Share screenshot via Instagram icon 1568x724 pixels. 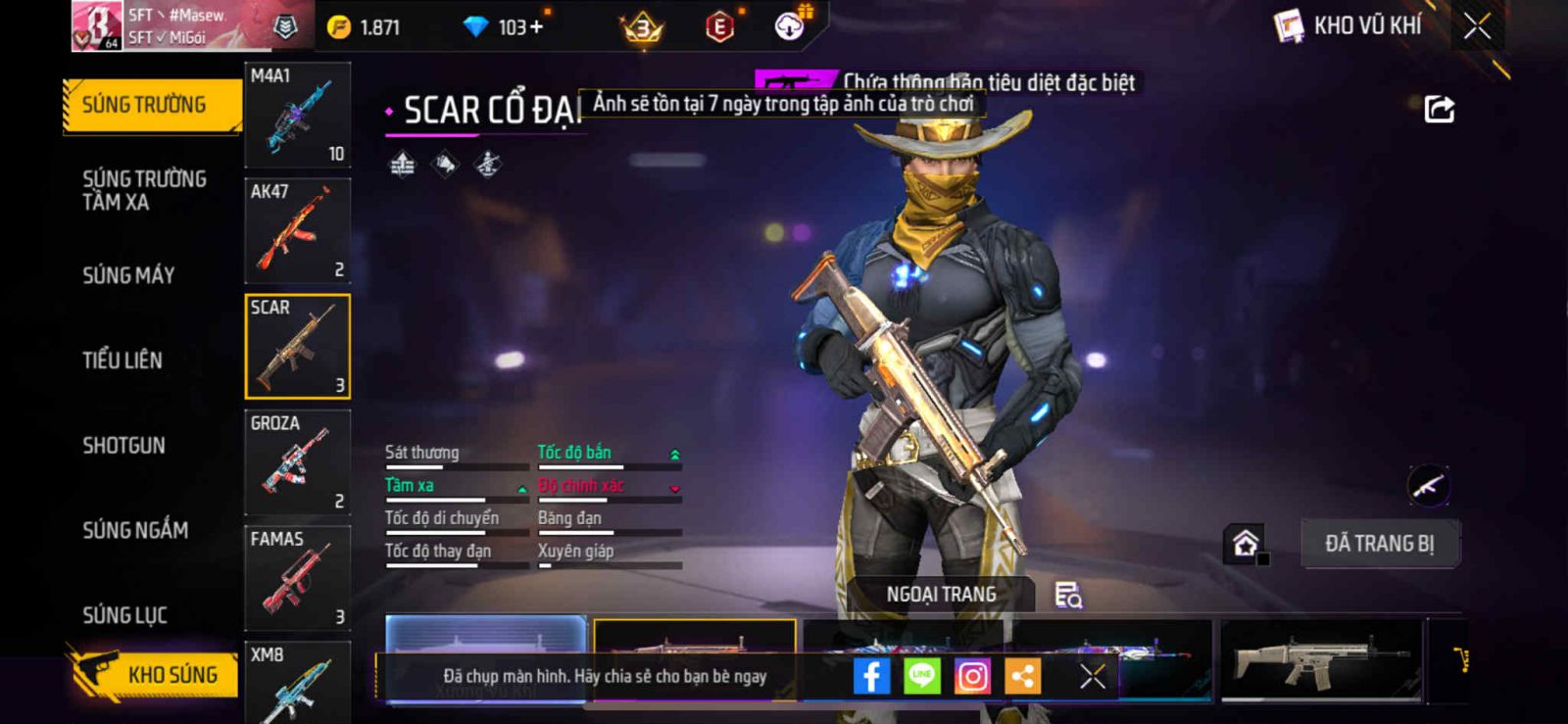pyautogui.click(x=972, y=676)
